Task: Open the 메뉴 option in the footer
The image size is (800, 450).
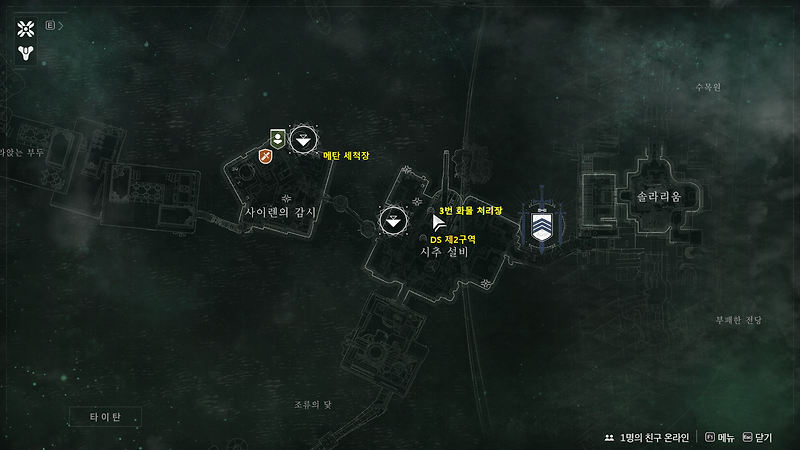Action: (722, 438)
